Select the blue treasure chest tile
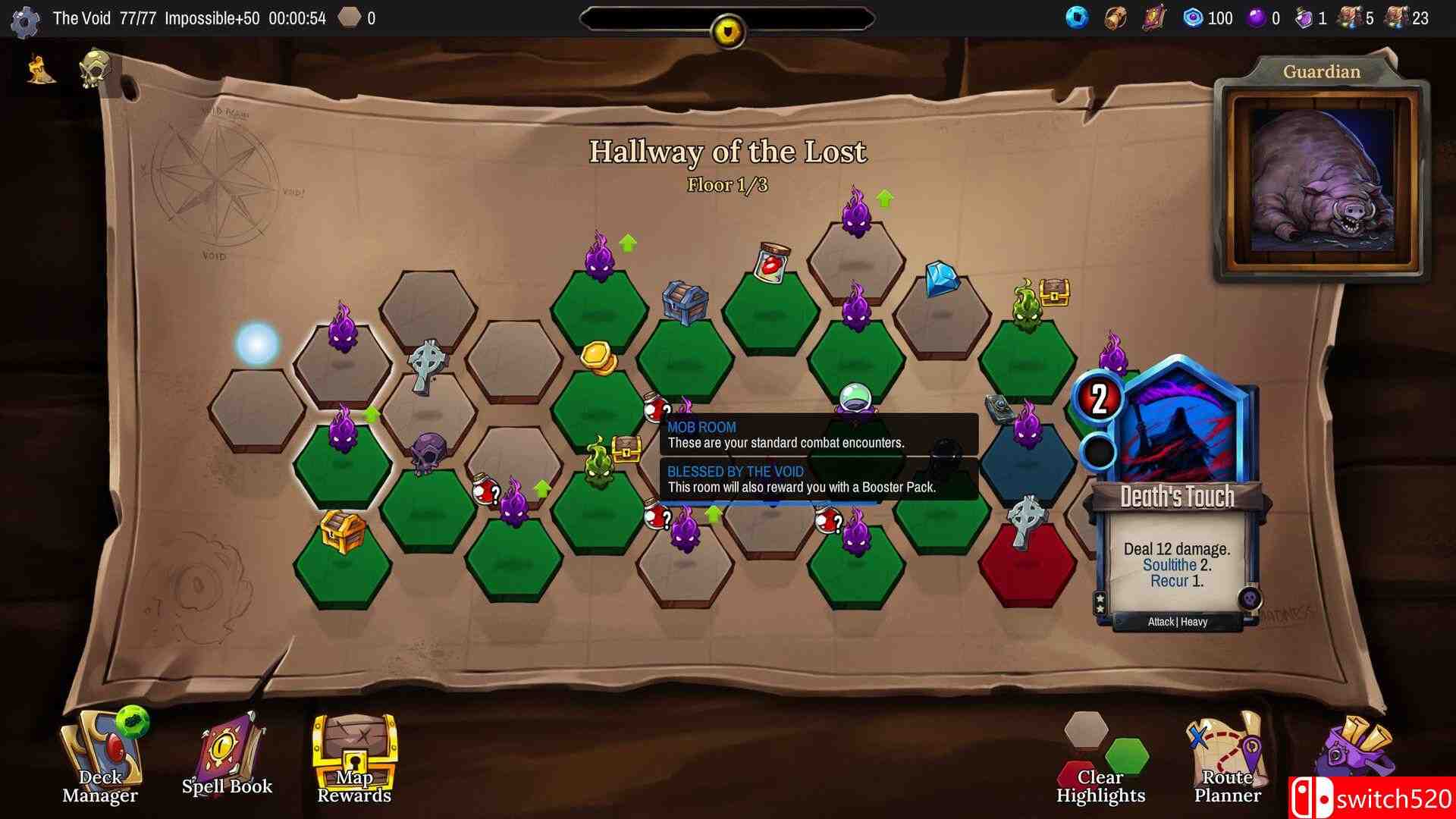1456x819 pixels. [x=685, y=303]
